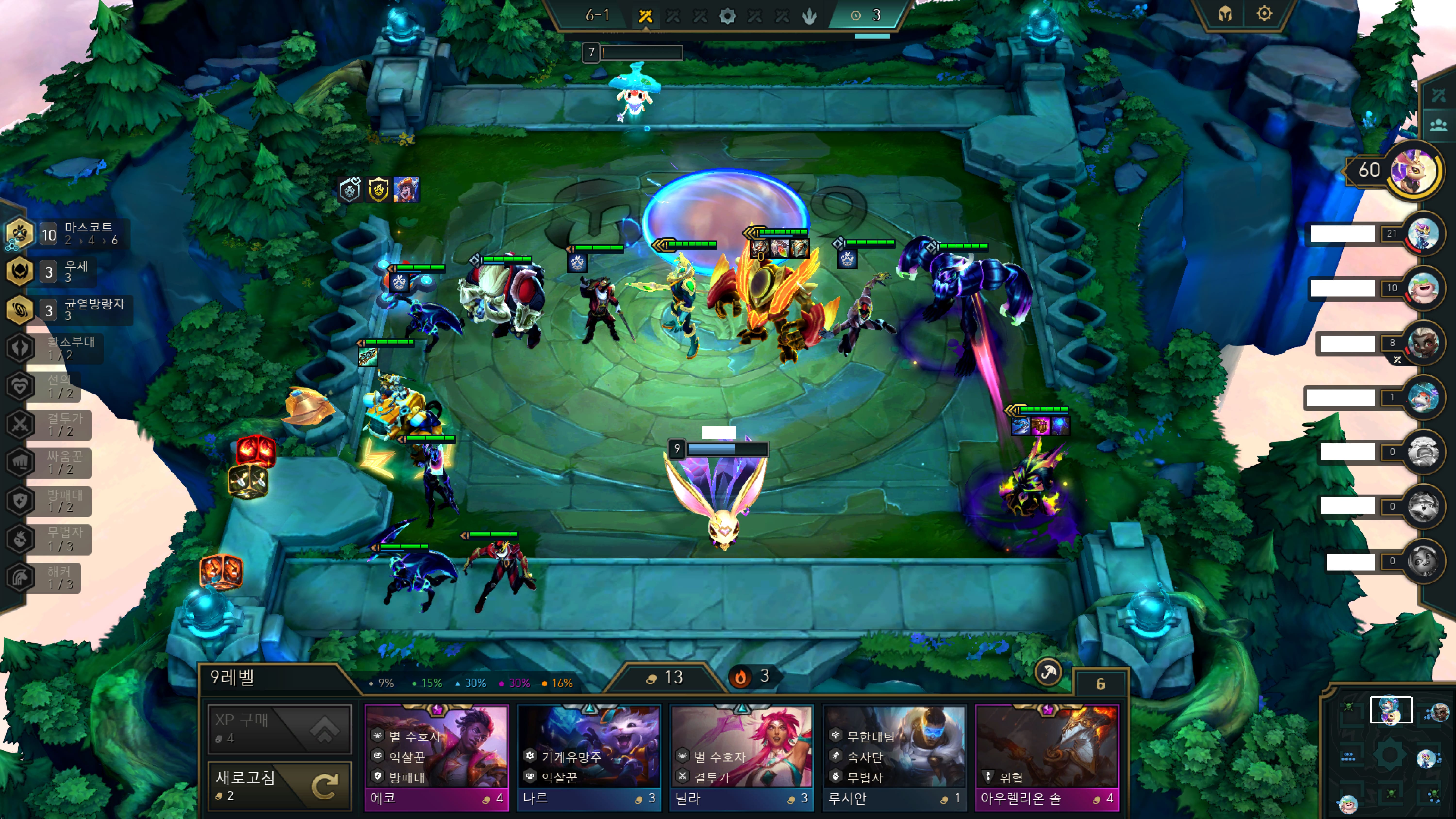This screenshot has height=819, width=1456.
Task: Click the round gold button above shop
Action: (1048, 673)
